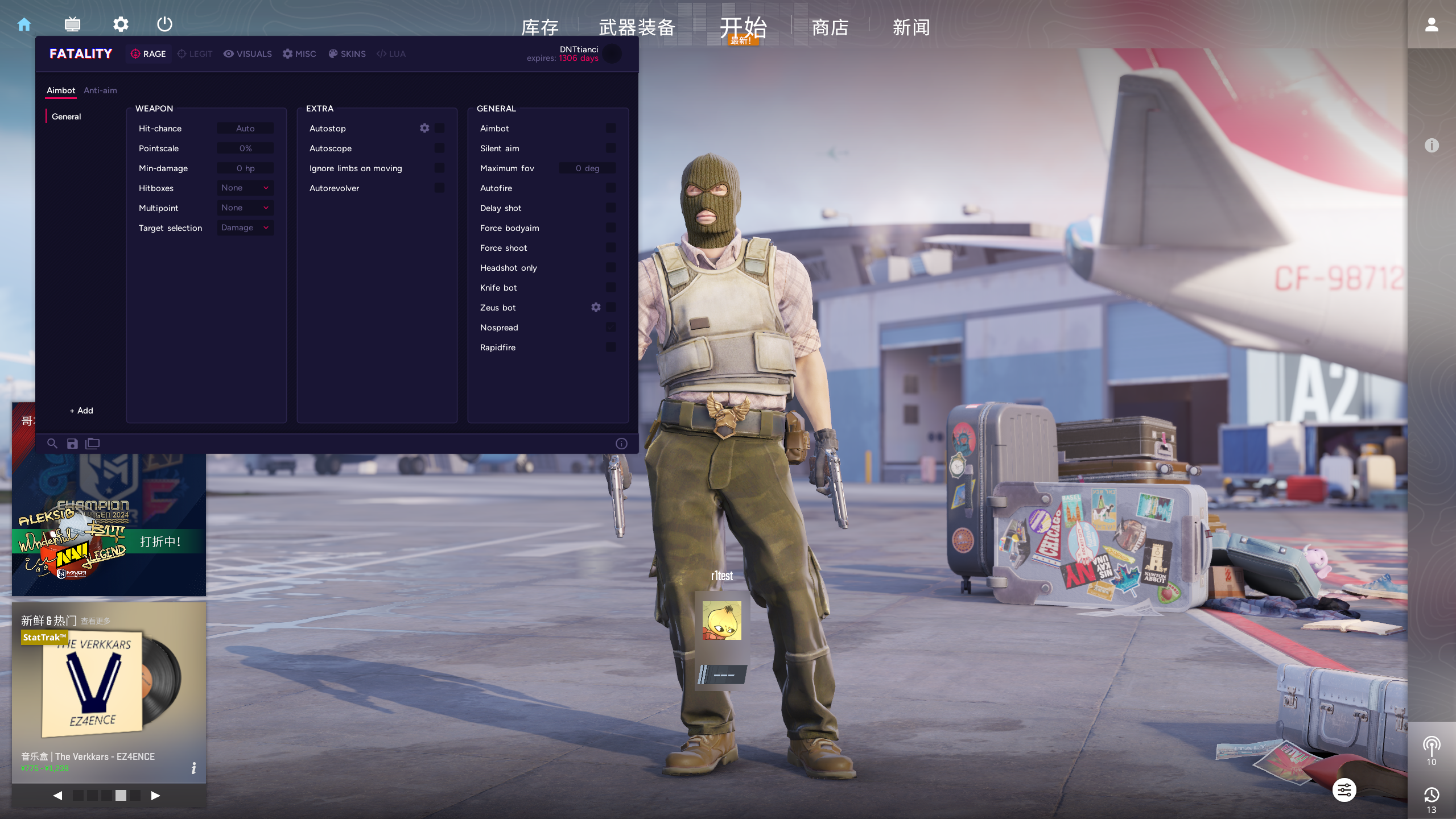
Task: Show recent players clock icon
Action: (x=1432, y=795)
